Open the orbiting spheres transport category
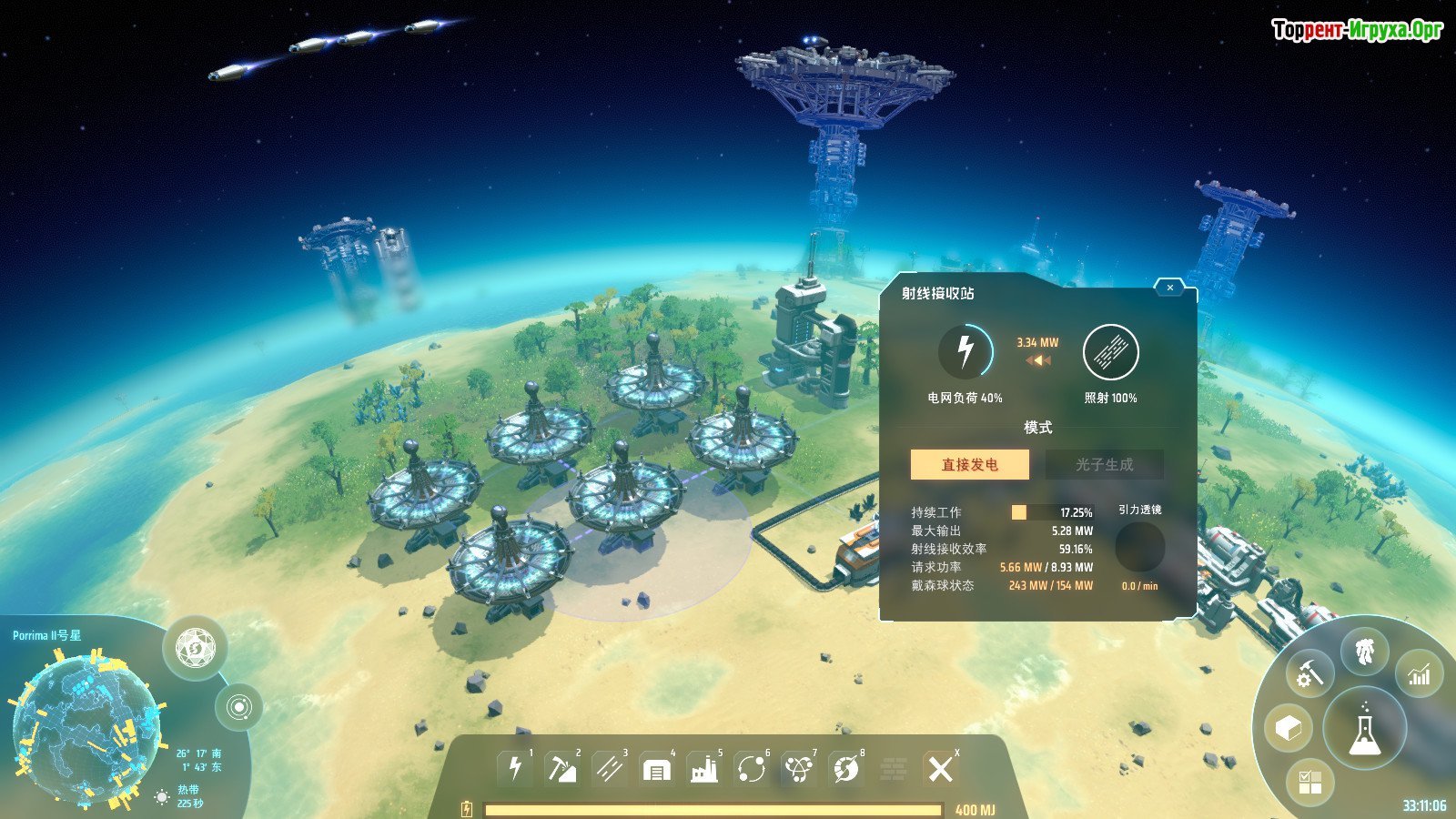This screenshot has width=1456, height=819. (752, 769)
